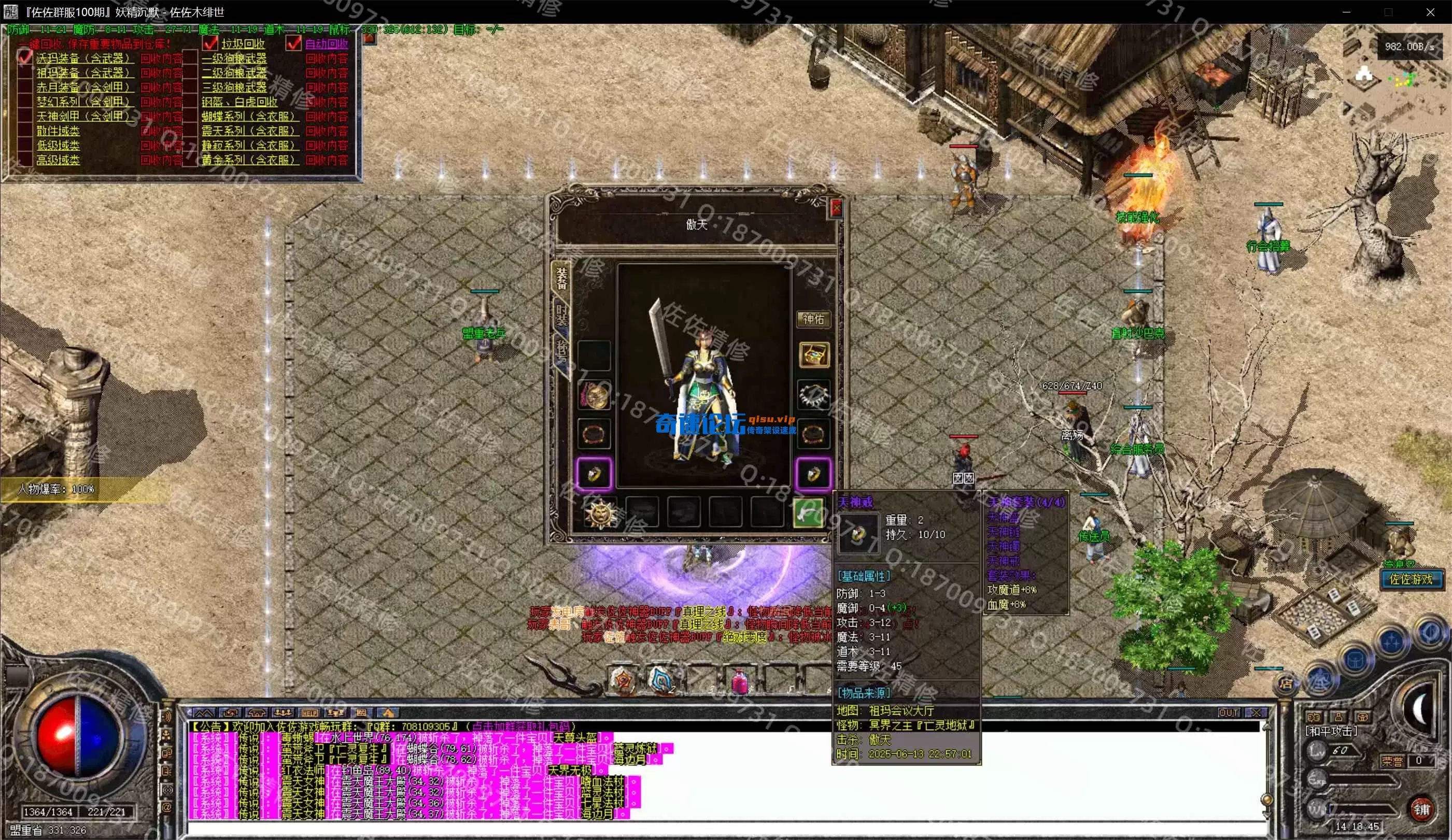
Task: Toggle the 垃圾回收 checkbox
Action: coord(211,44)
